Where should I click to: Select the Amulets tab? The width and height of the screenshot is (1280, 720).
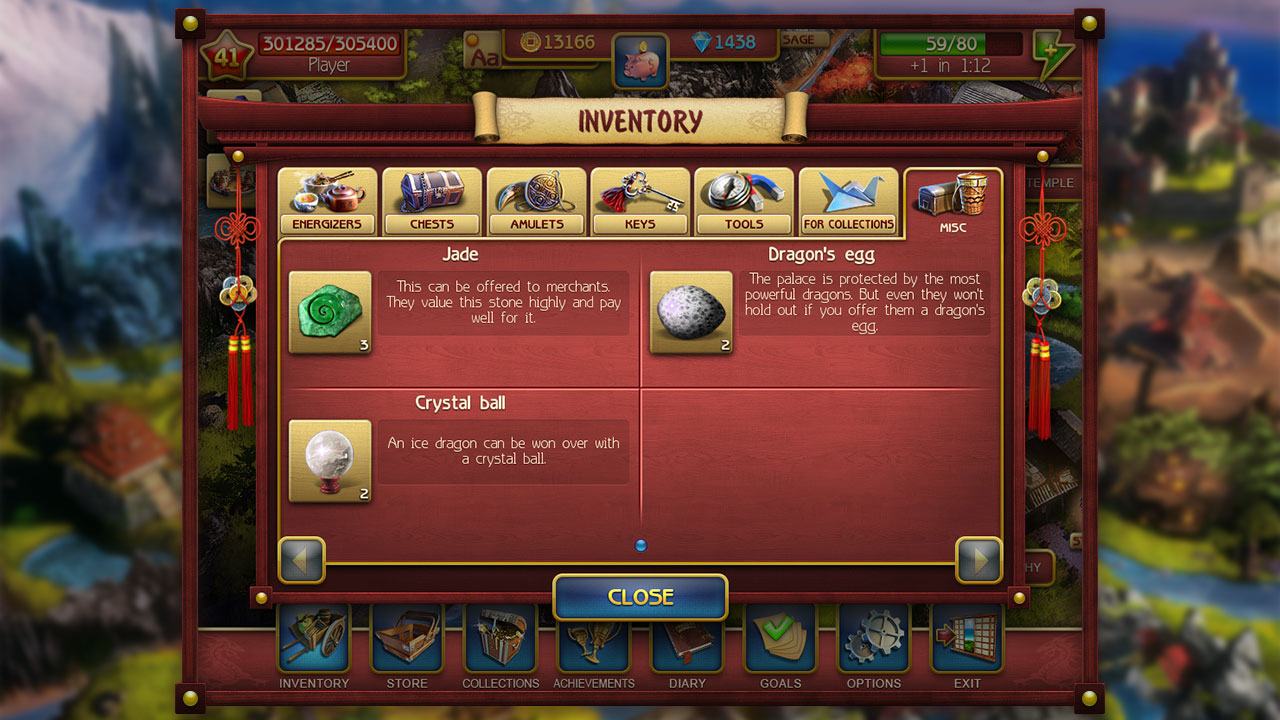(x=537, y=202)
